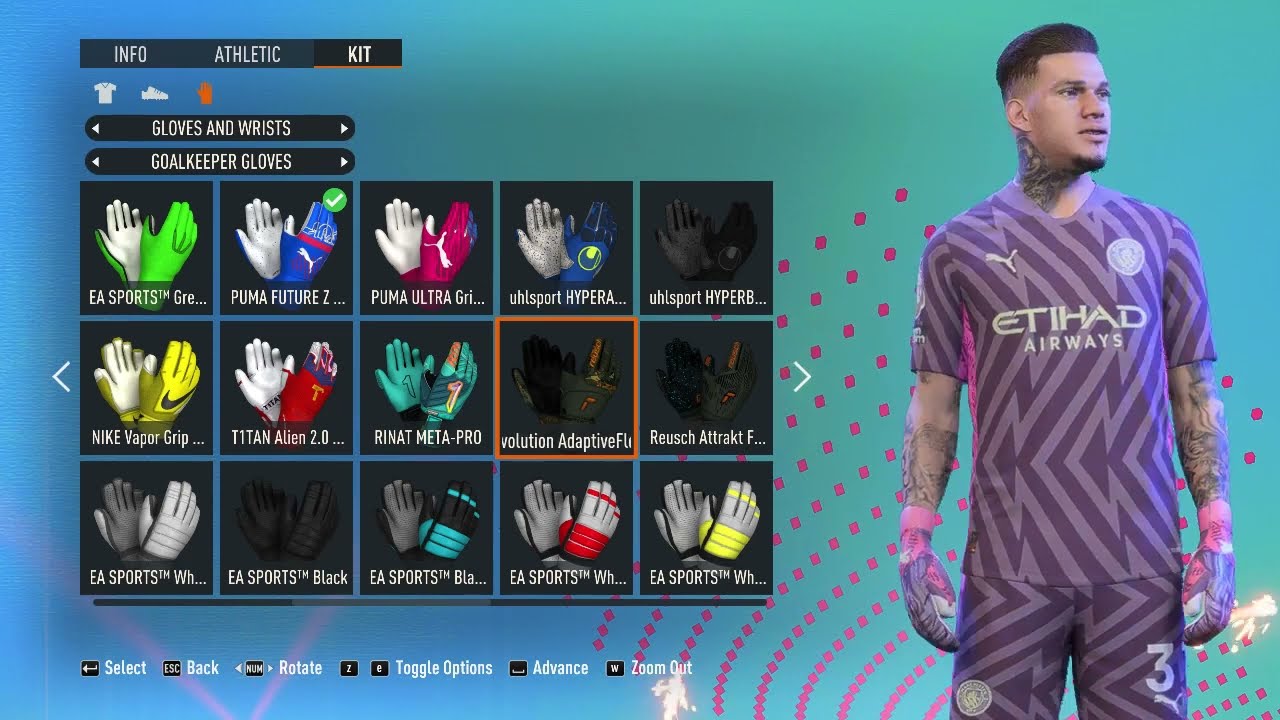Choose the T1TAN Alien 2.0 gloves
Viewport: 1280px width, 720px height.
pyautogui.click(x=286, y=387)
